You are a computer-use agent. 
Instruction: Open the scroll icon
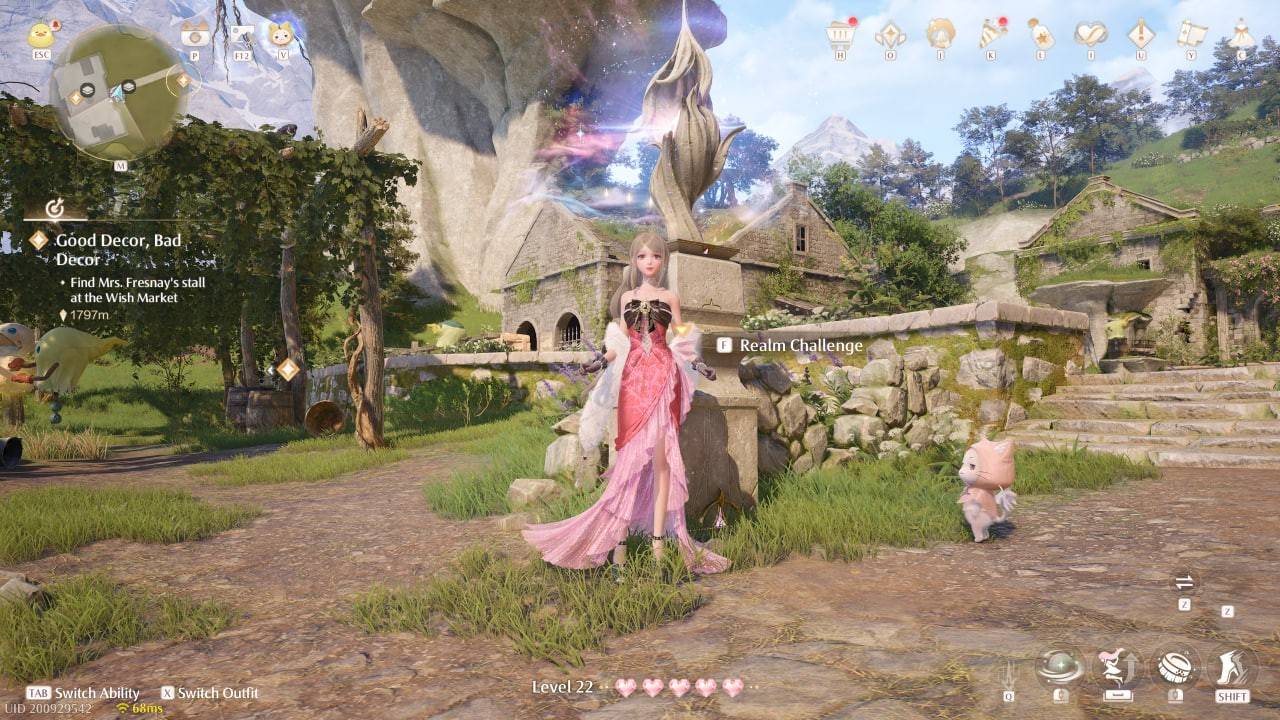click(x=1191, y=35)
